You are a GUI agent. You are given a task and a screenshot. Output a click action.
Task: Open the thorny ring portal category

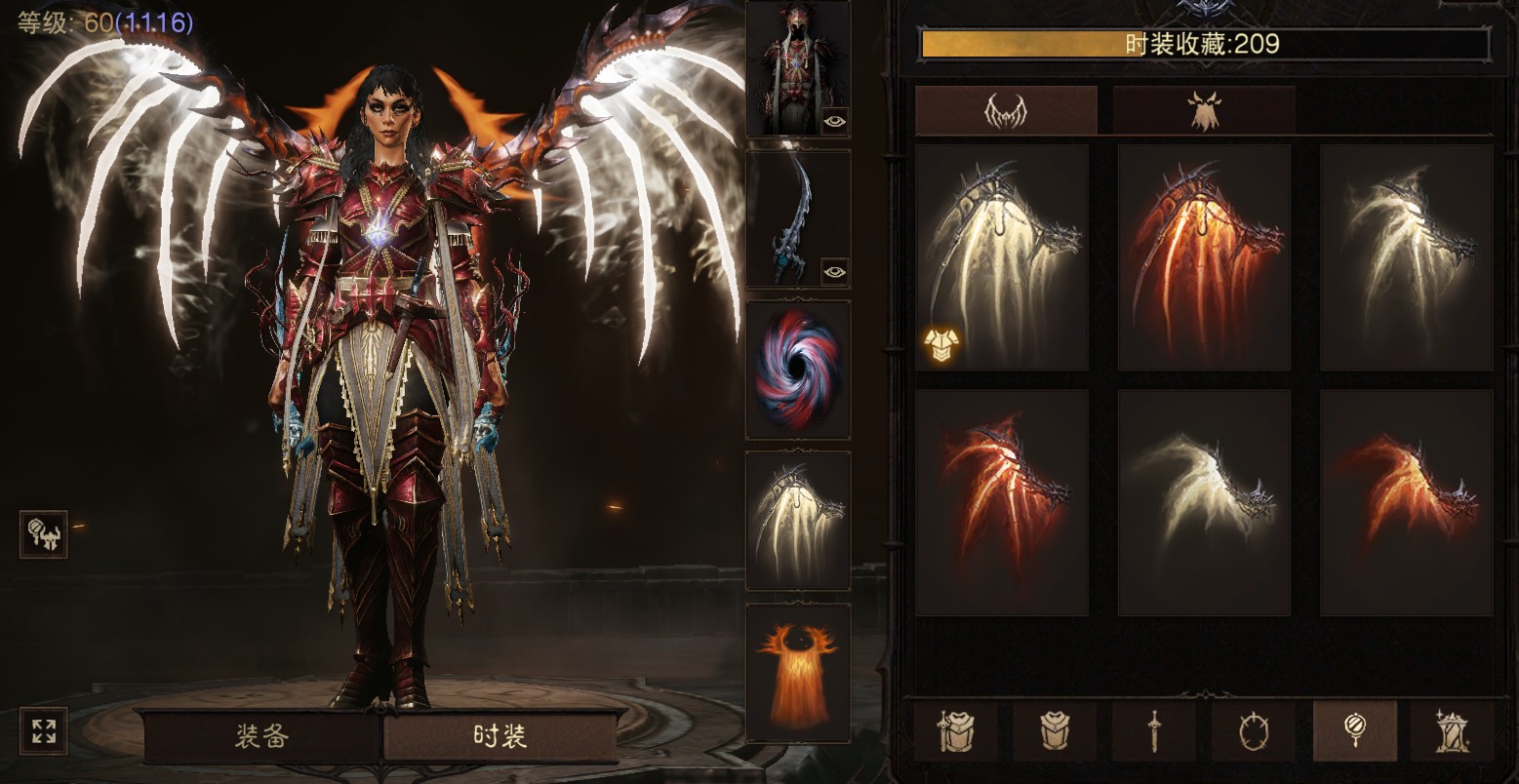pos(1254,730)
